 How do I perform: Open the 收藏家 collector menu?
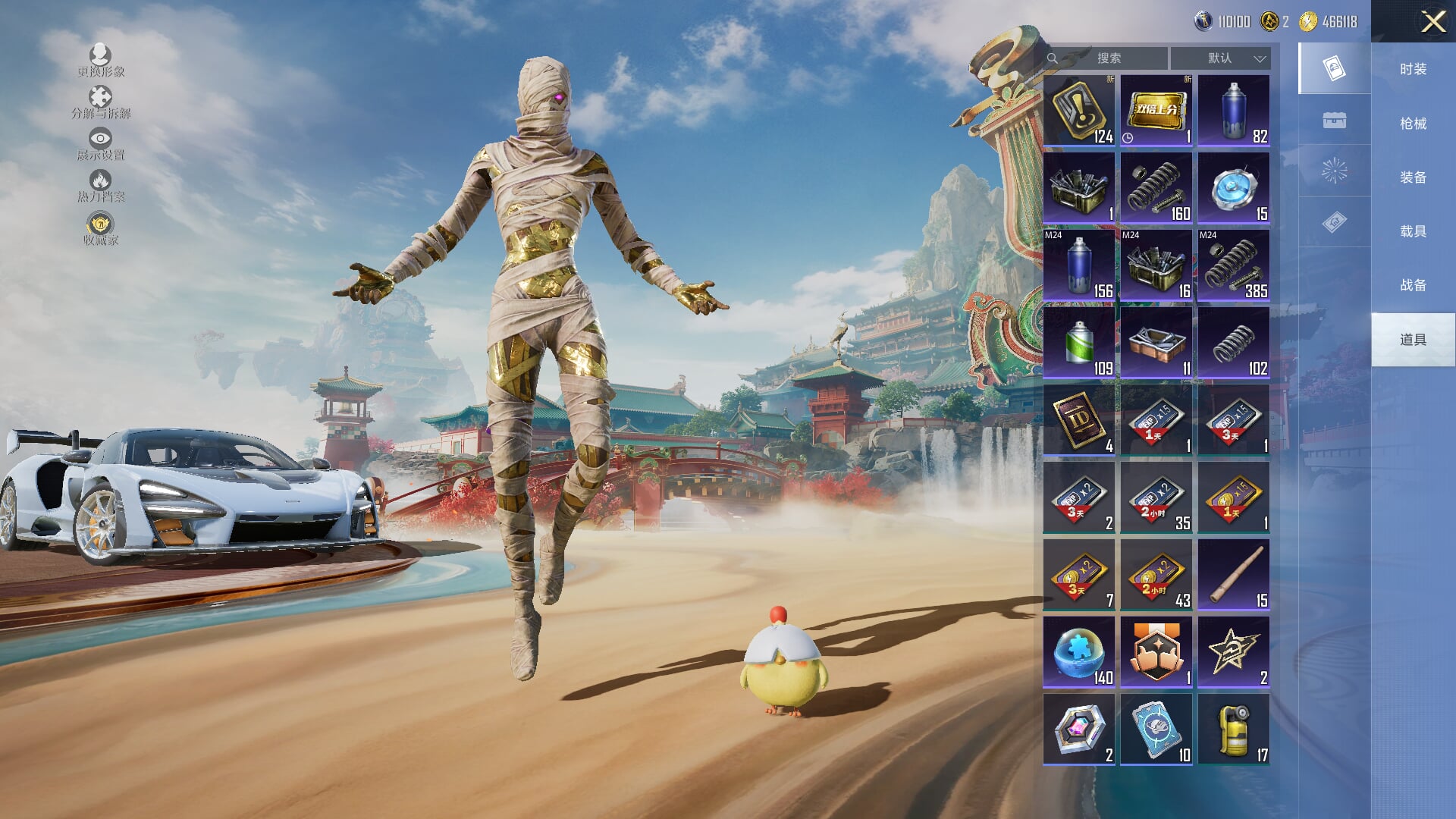pos(100,229)
